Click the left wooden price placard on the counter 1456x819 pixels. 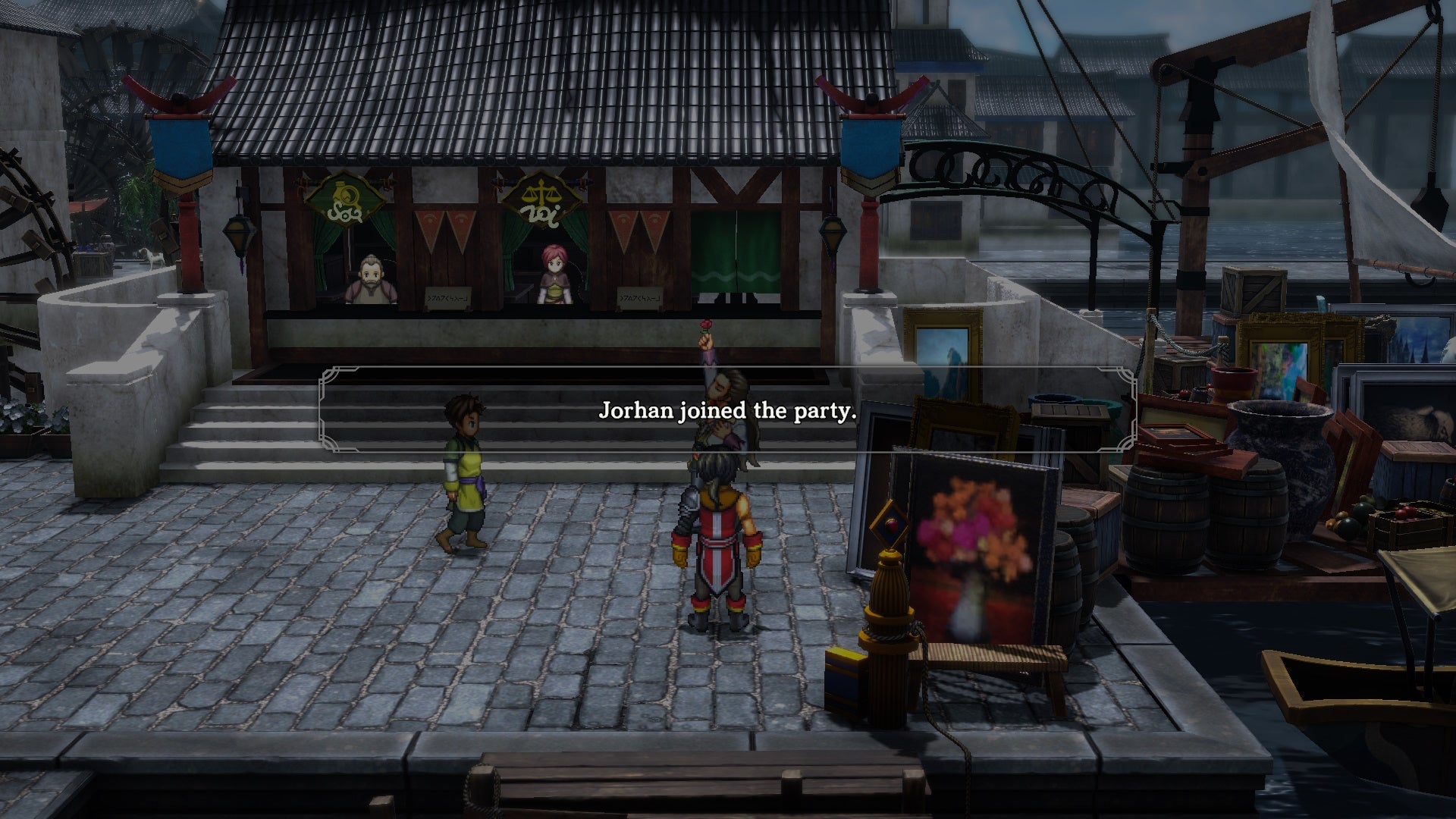pyautogui.click(x=447, y=299)
